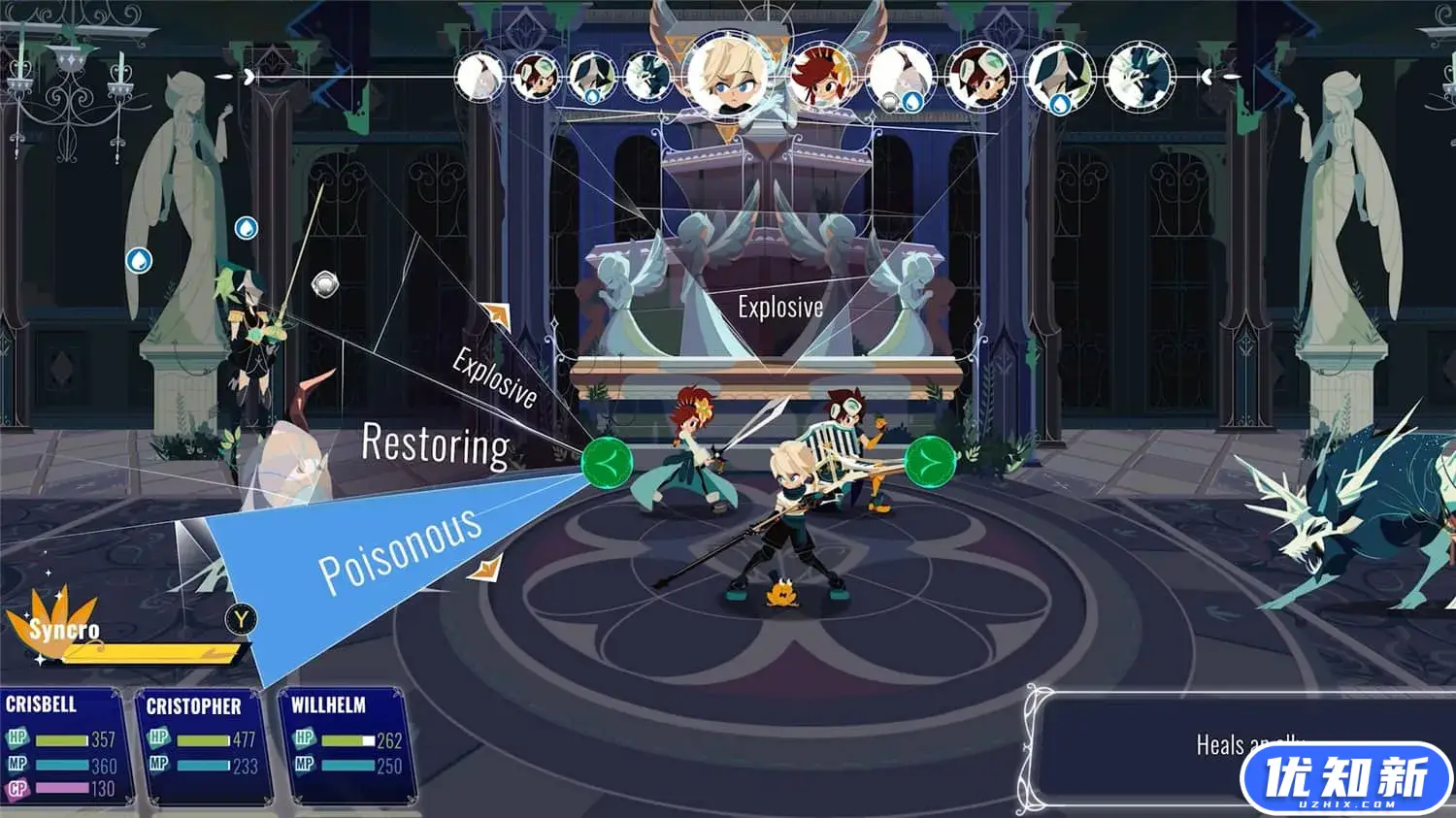The width and height of the screenshot is (1456, 818).
Task: Select the Poisonous option in the radial menu
Action: [x=400, y=548]
